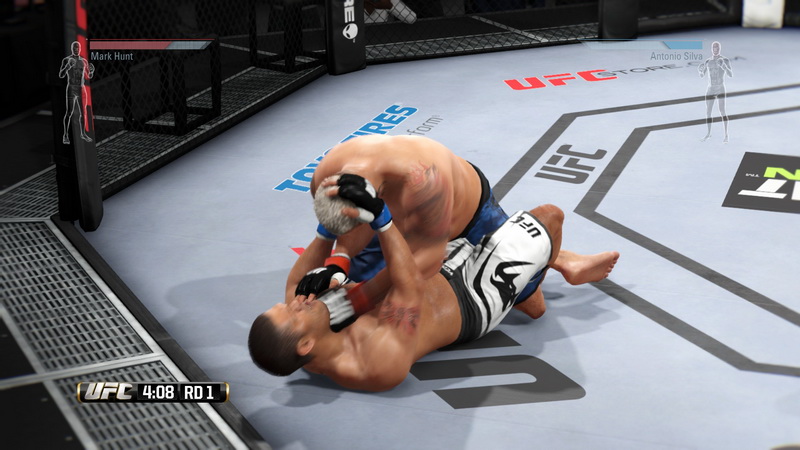Click Antonio Silva's body damage silhouette
800x450 pixels.
(715, 90)
